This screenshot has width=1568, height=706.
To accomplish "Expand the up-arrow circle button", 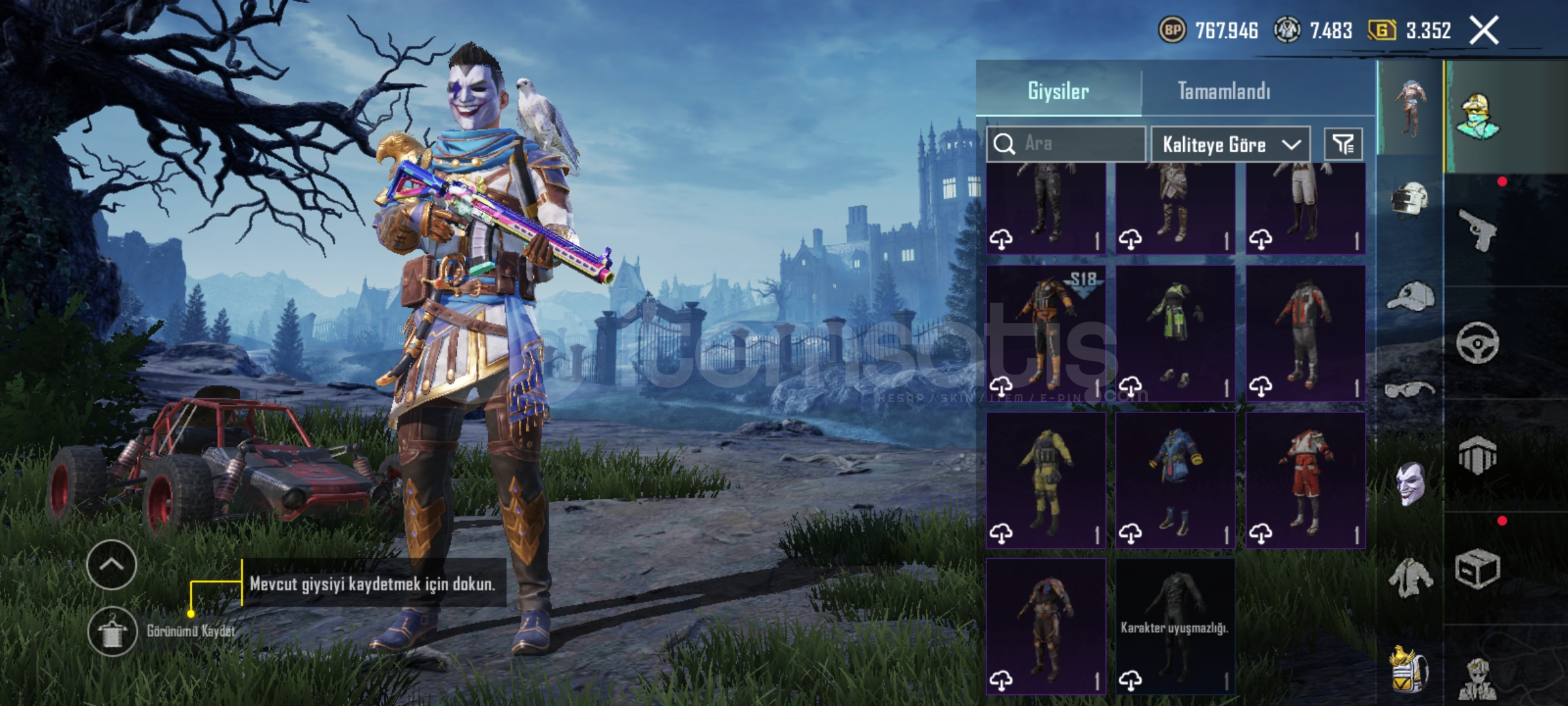I will pyautogui.click(x=111, y=565).
